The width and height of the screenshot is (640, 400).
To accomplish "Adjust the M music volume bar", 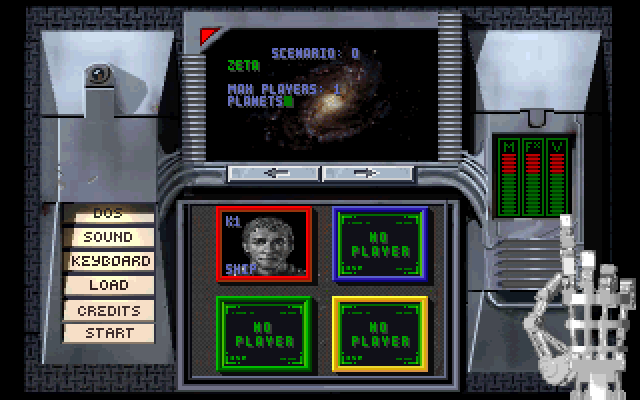I will [x=509, y=182].
